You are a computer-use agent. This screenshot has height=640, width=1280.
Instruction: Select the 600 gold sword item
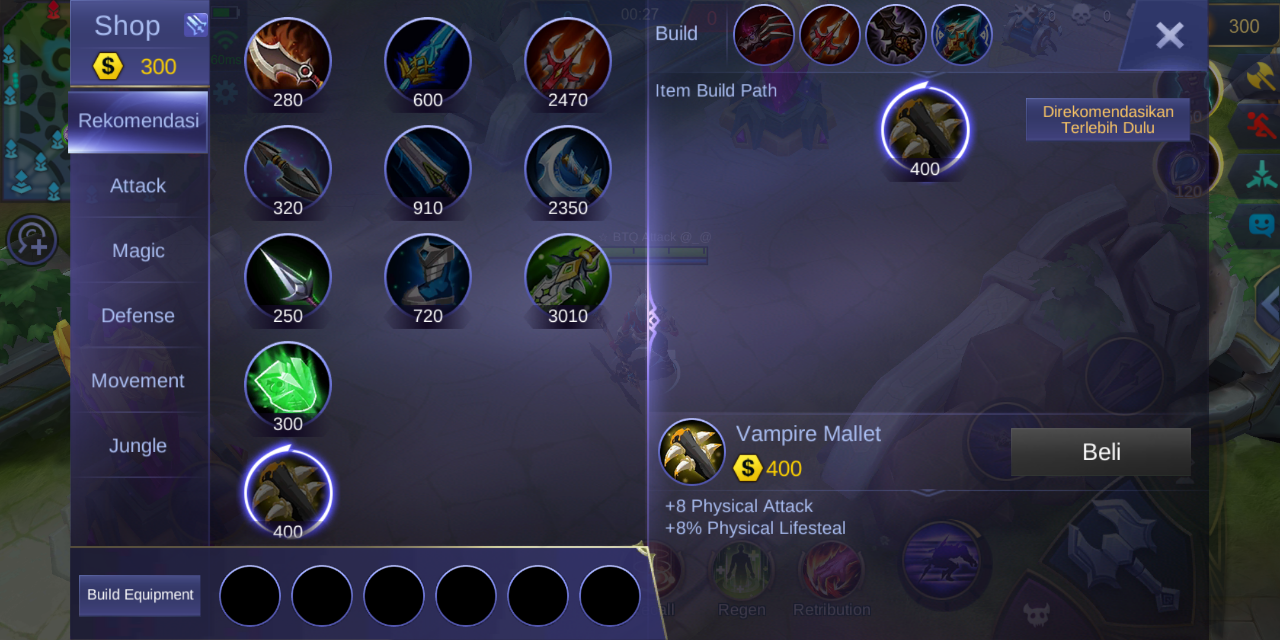(x=428, y=60)
